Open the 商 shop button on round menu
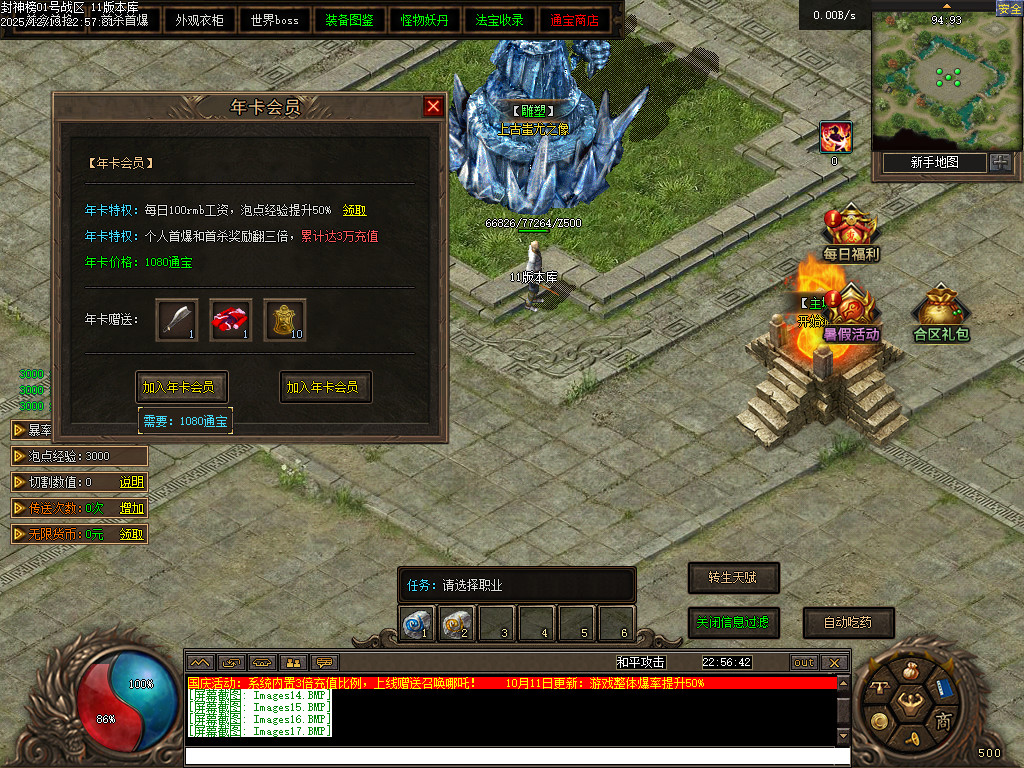1024x768 pixels. (x=942, y=722)
